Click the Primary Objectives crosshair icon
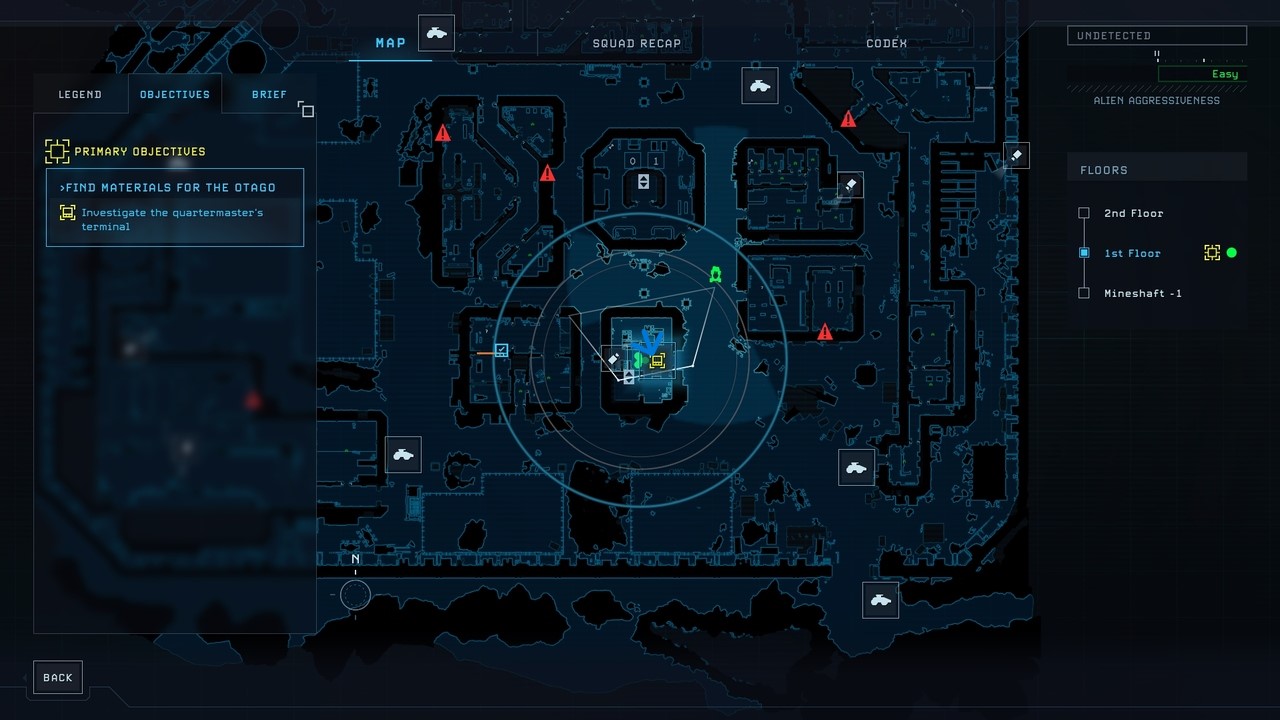1280x720 pixels. [57, 151]
